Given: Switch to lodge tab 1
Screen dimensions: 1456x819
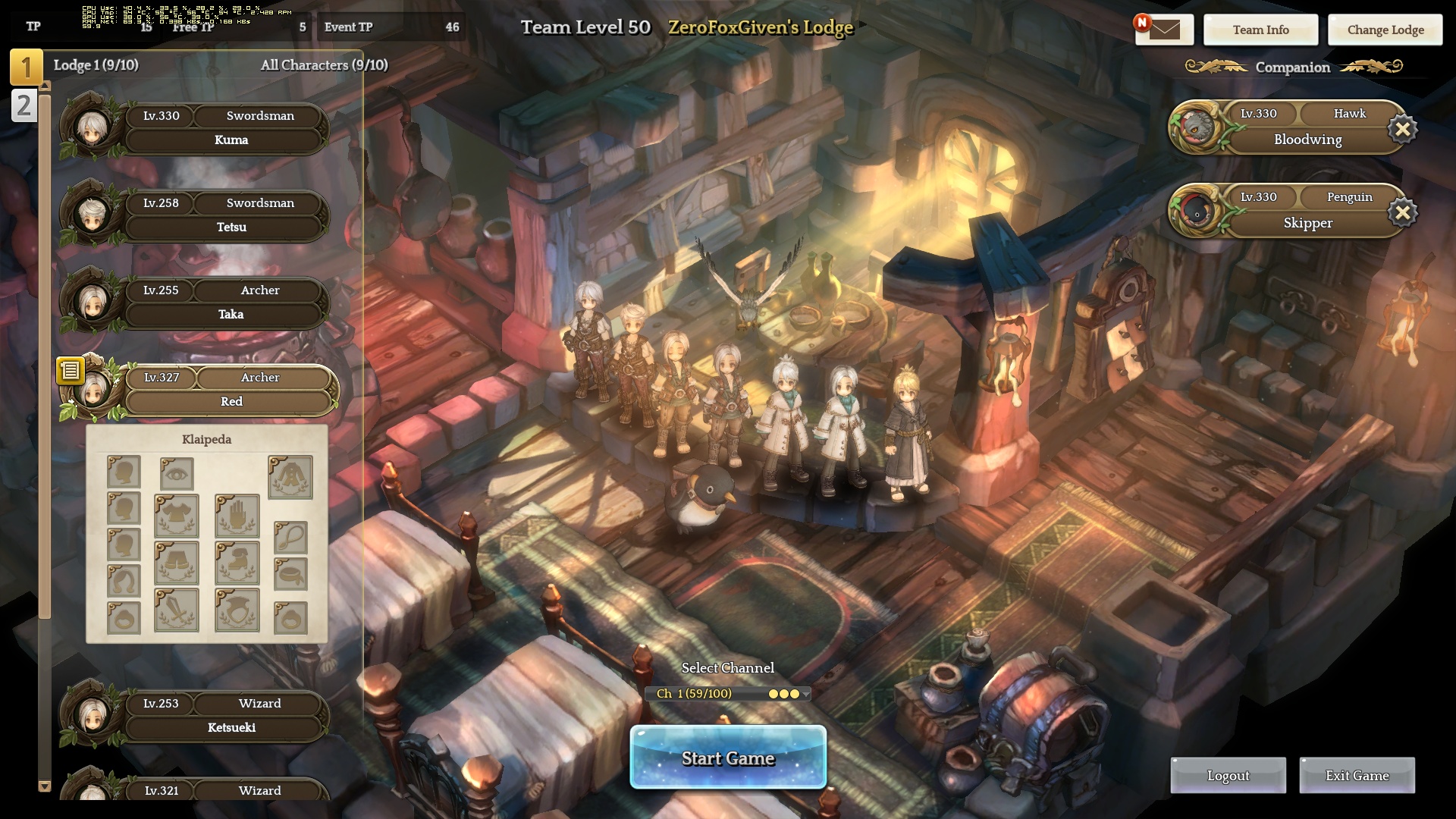Looking at the screenshot, I should [x=26, y=67].
